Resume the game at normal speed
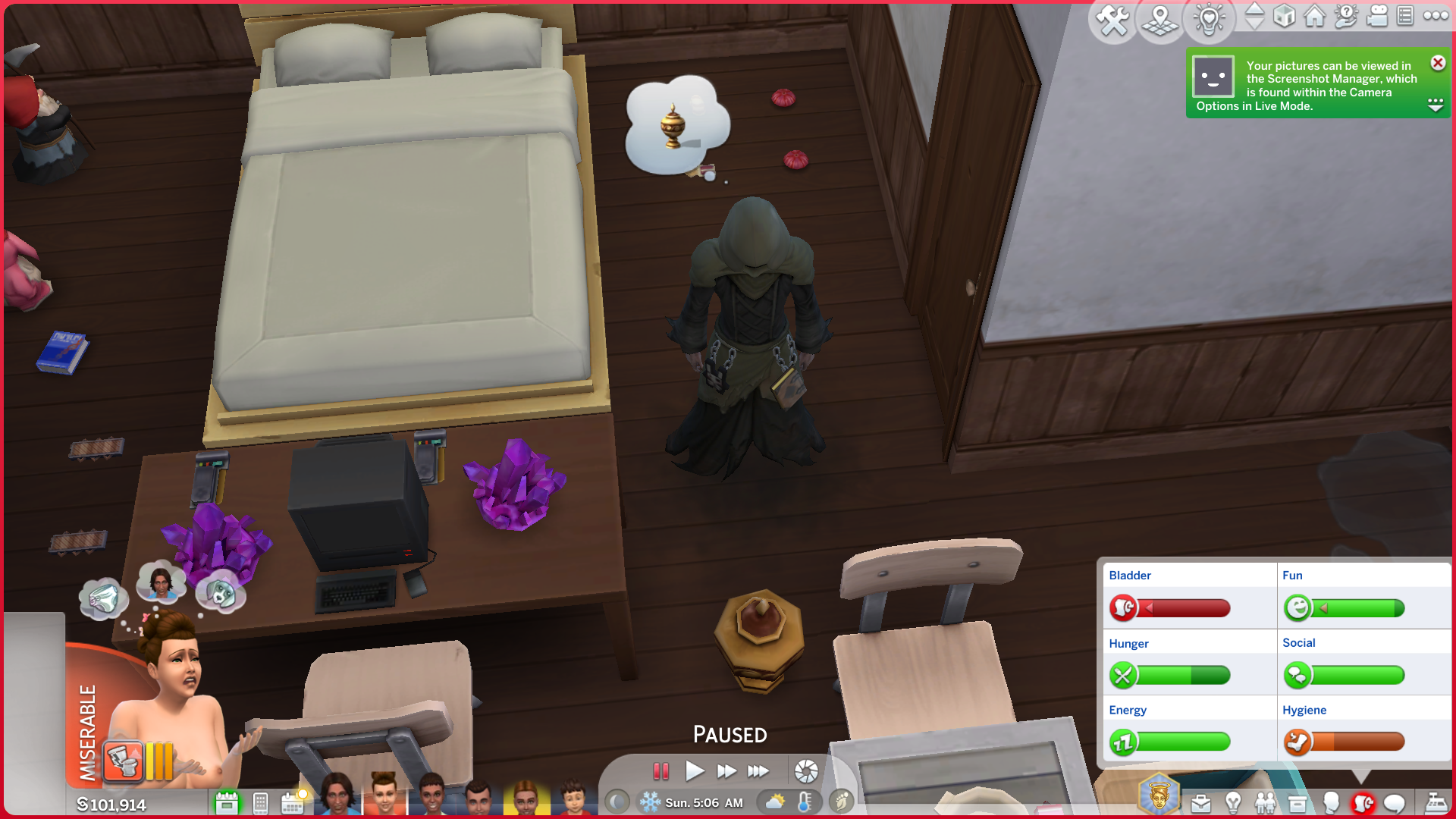 [694, 771]
